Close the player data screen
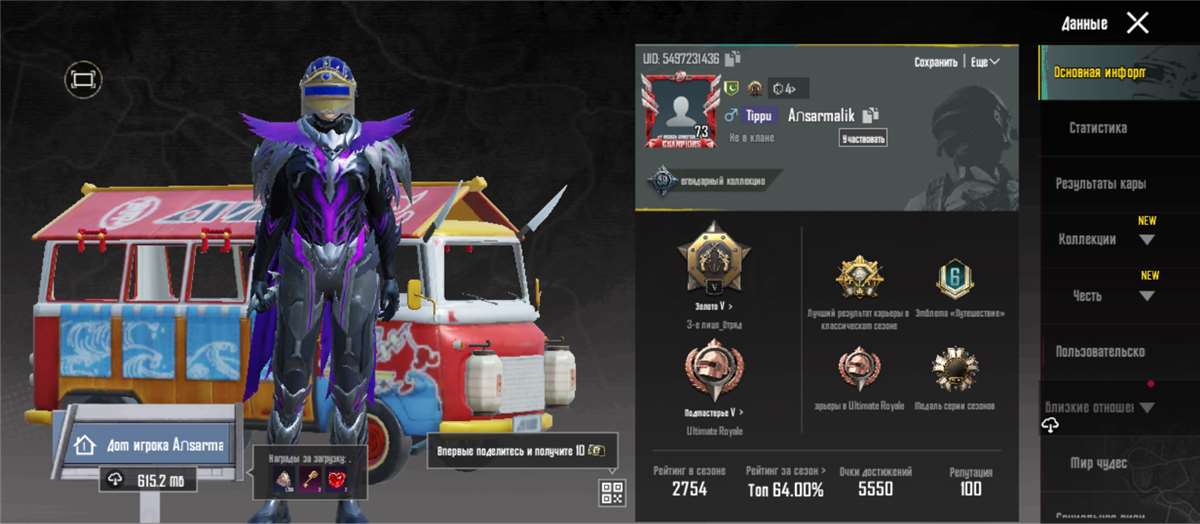Image resolution: width=1200 pixels, height=524 pixels. [1137, 23]
